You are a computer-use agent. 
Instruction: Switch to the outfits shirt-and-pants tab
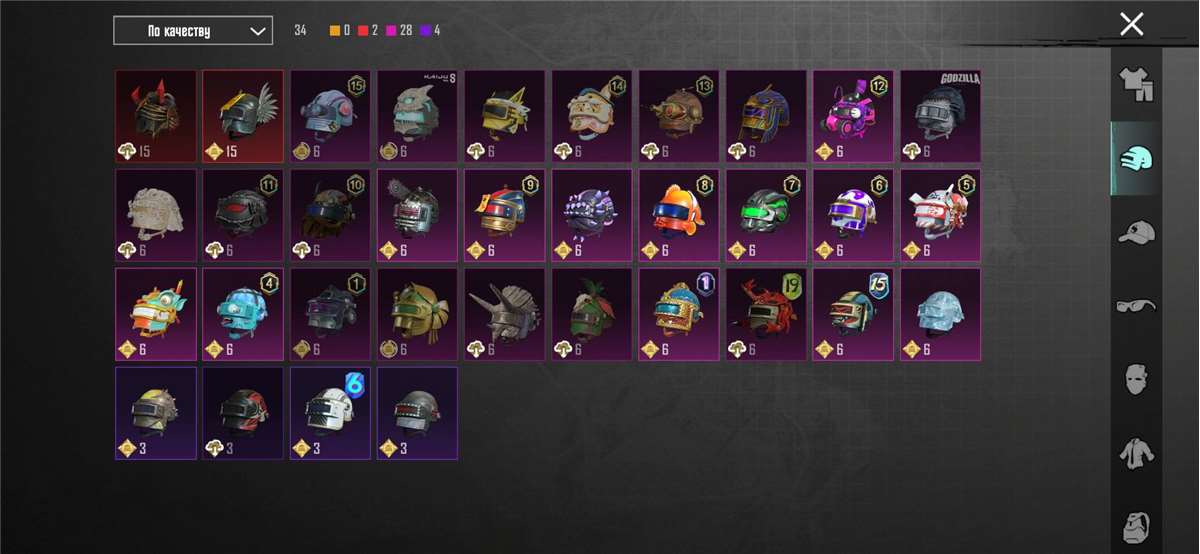pyautogui.click(x=1136, y=85)
